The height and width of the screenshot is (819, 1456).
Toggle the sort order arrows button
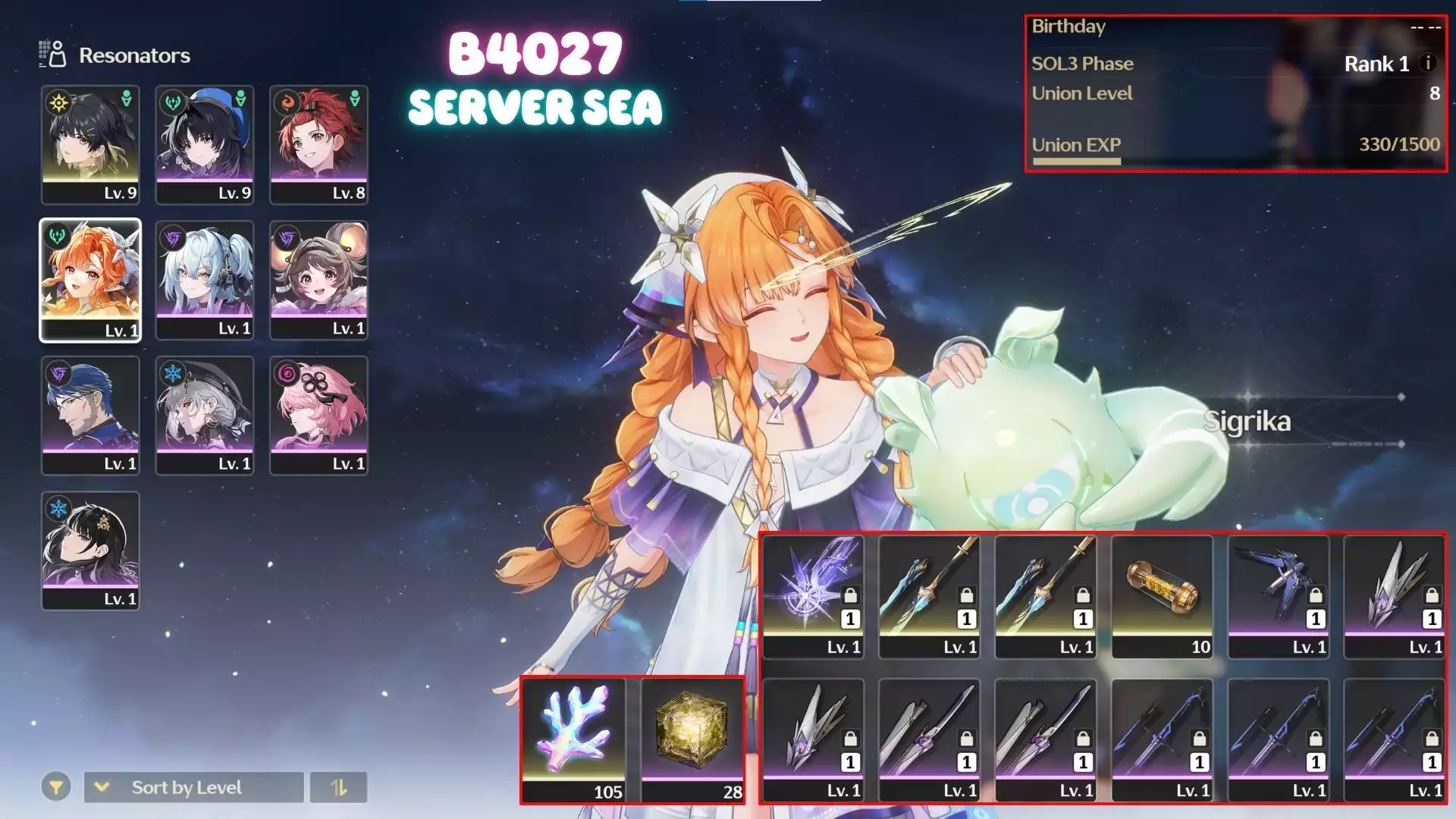(338, 787)
